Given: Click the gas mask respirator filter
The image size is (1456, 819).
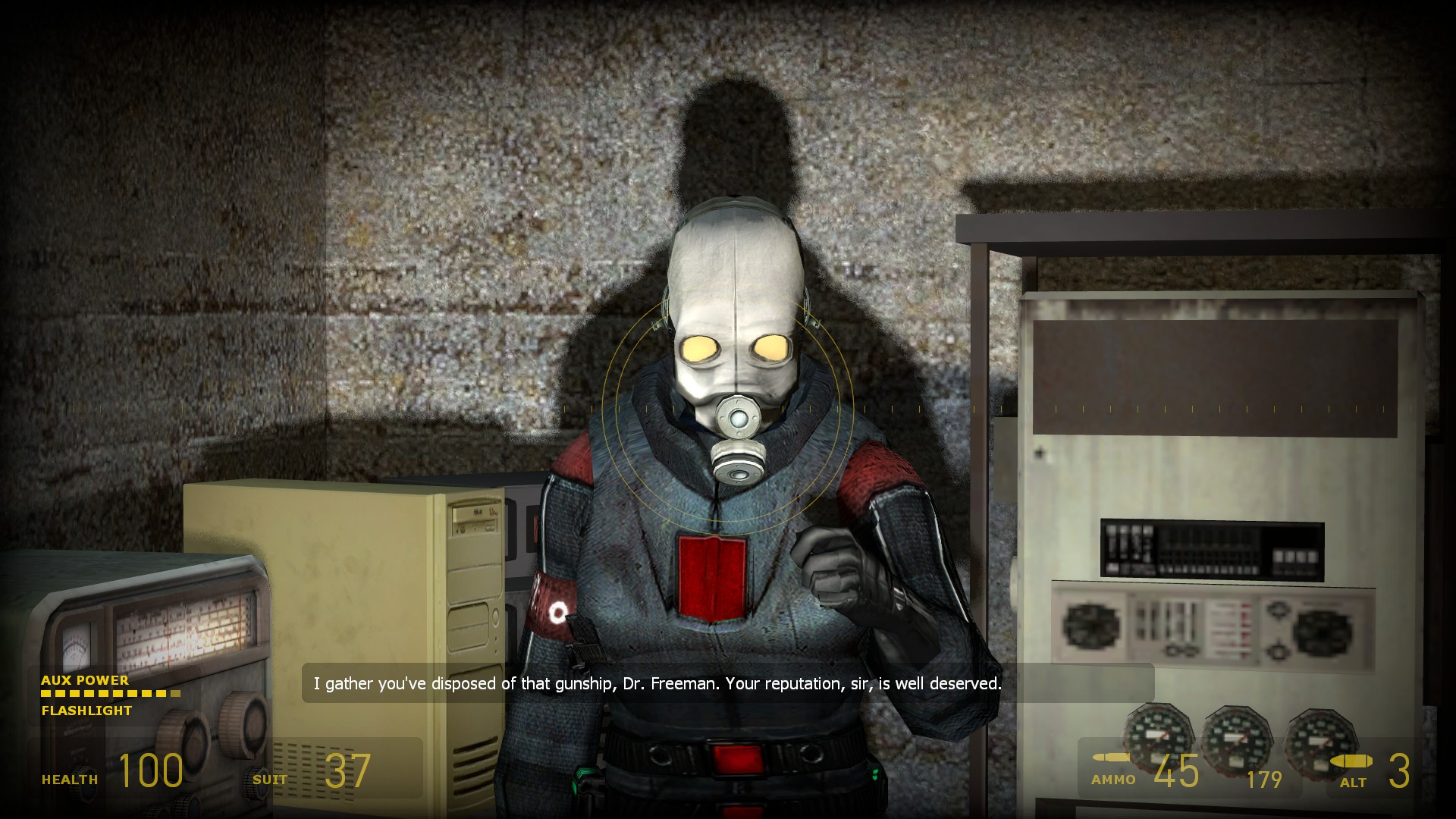Looking at the screenshot, I should pyautogui.click(x=737, y=463).
